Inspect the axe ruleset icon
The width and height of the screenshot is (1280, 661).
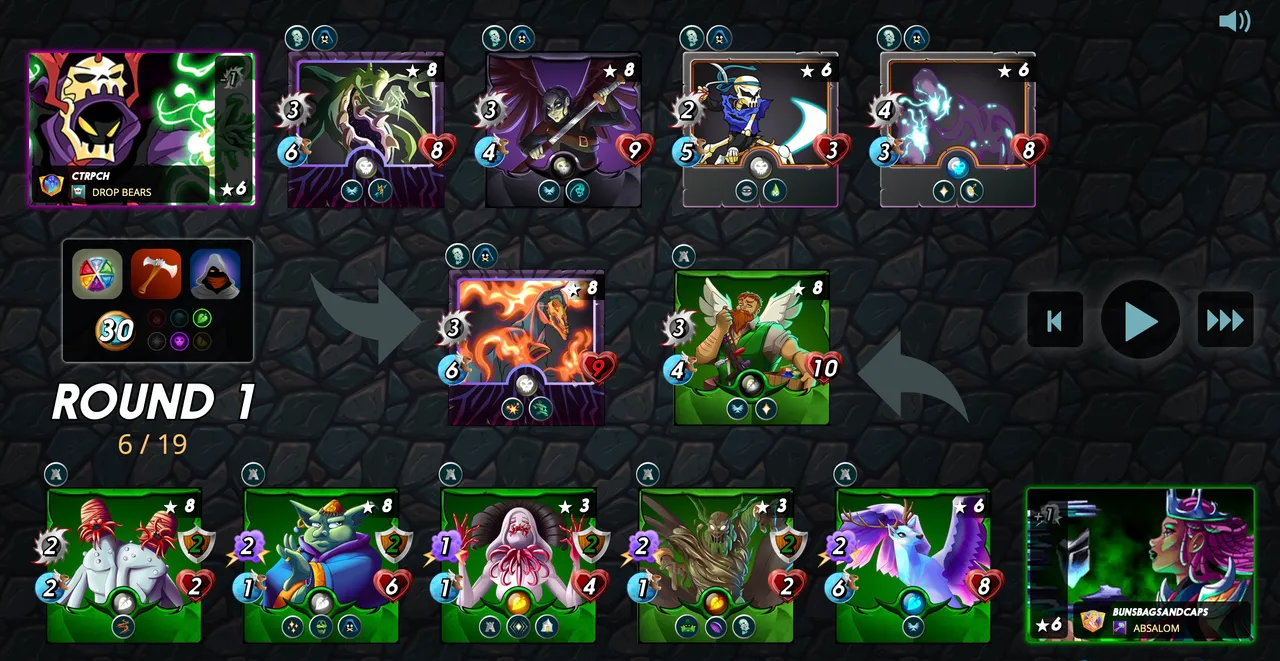pyautogui.click(x=156, y=274)
